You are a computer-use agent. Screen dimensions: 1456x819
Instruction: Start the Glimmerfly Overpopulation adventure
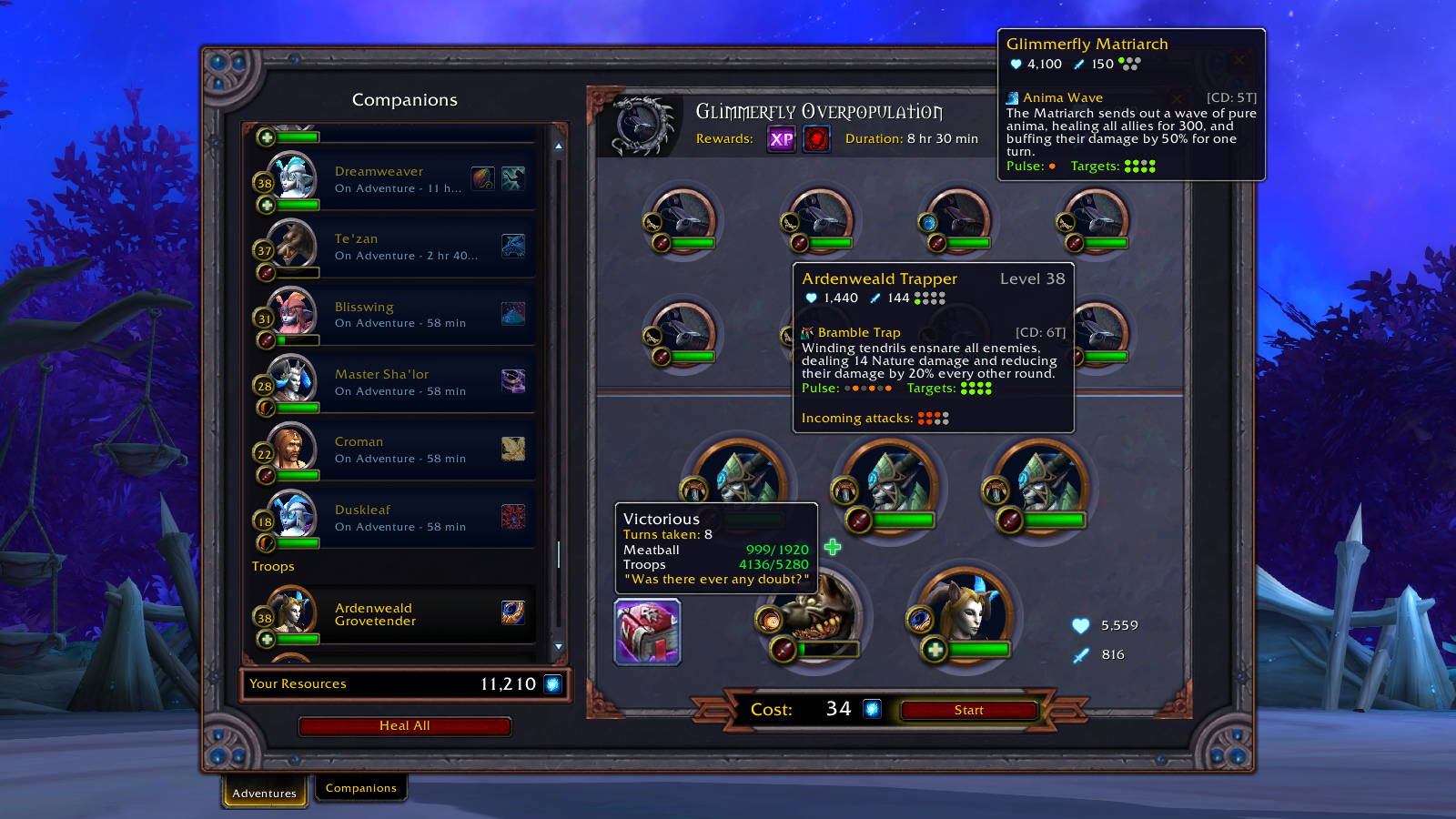968,710
